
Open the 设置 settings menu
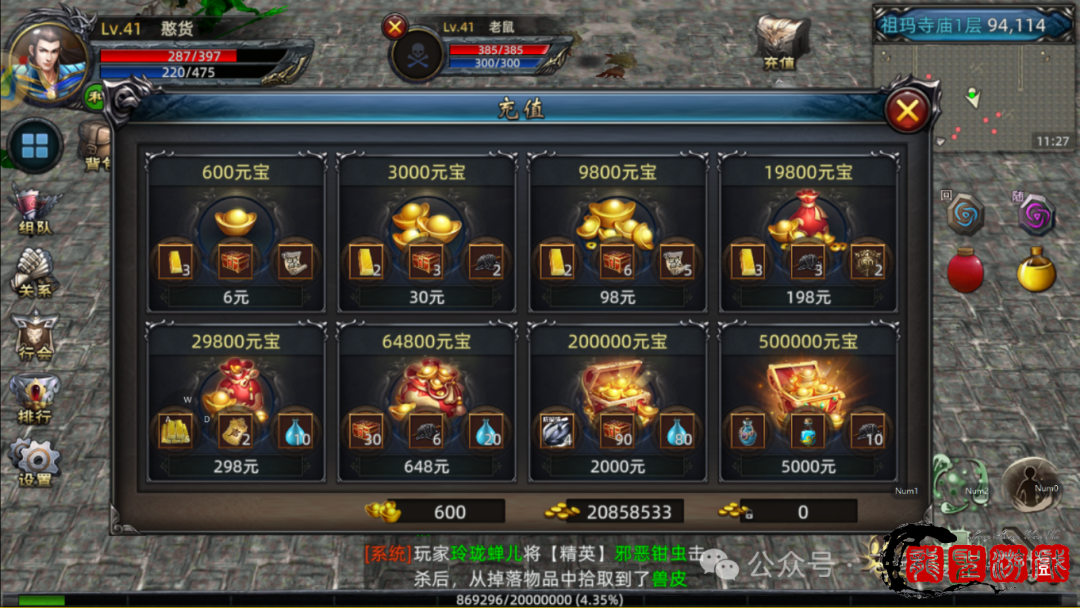pos(35,462)
